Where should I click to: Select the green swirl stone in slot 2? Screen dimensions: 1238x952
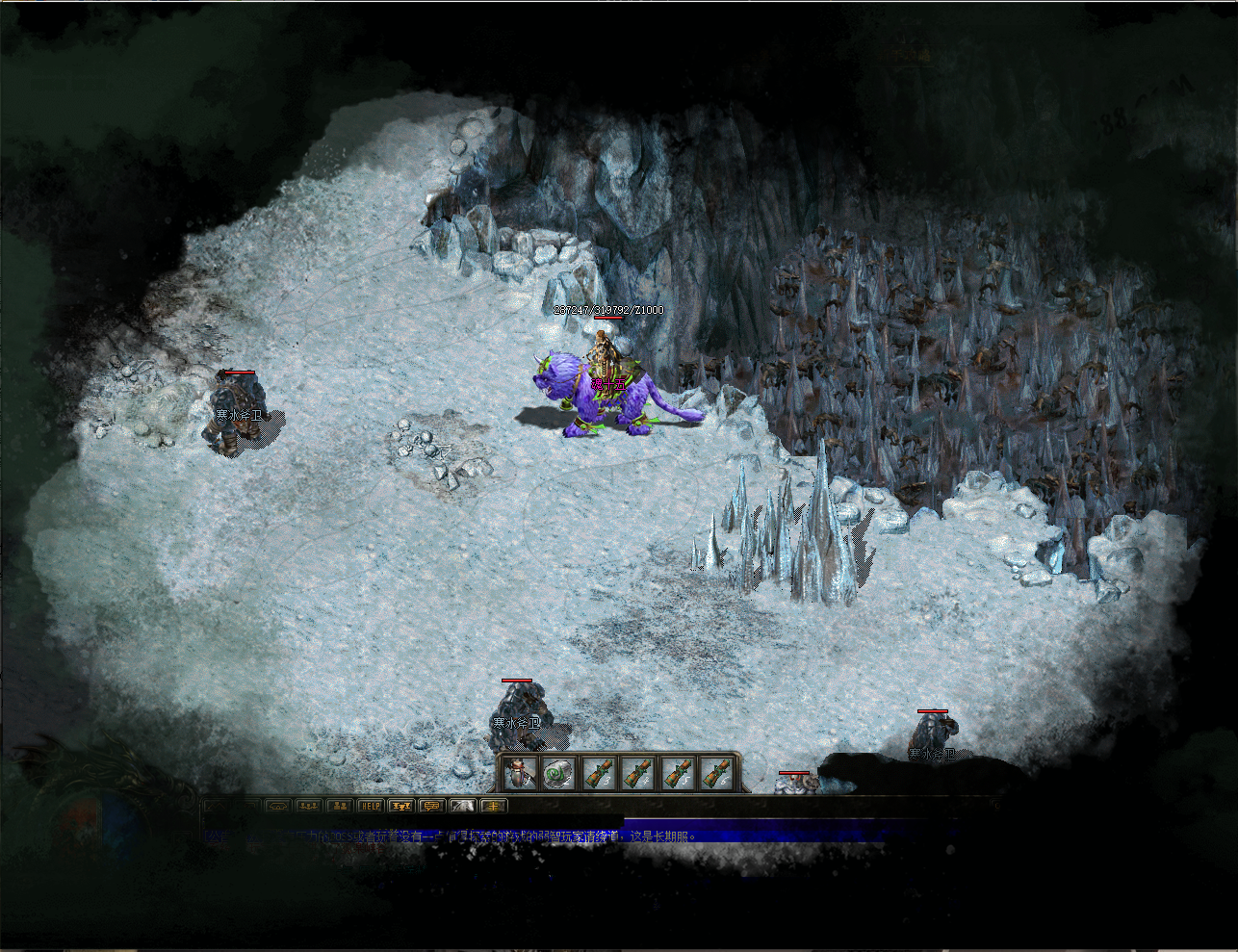(x=558, y=773)
